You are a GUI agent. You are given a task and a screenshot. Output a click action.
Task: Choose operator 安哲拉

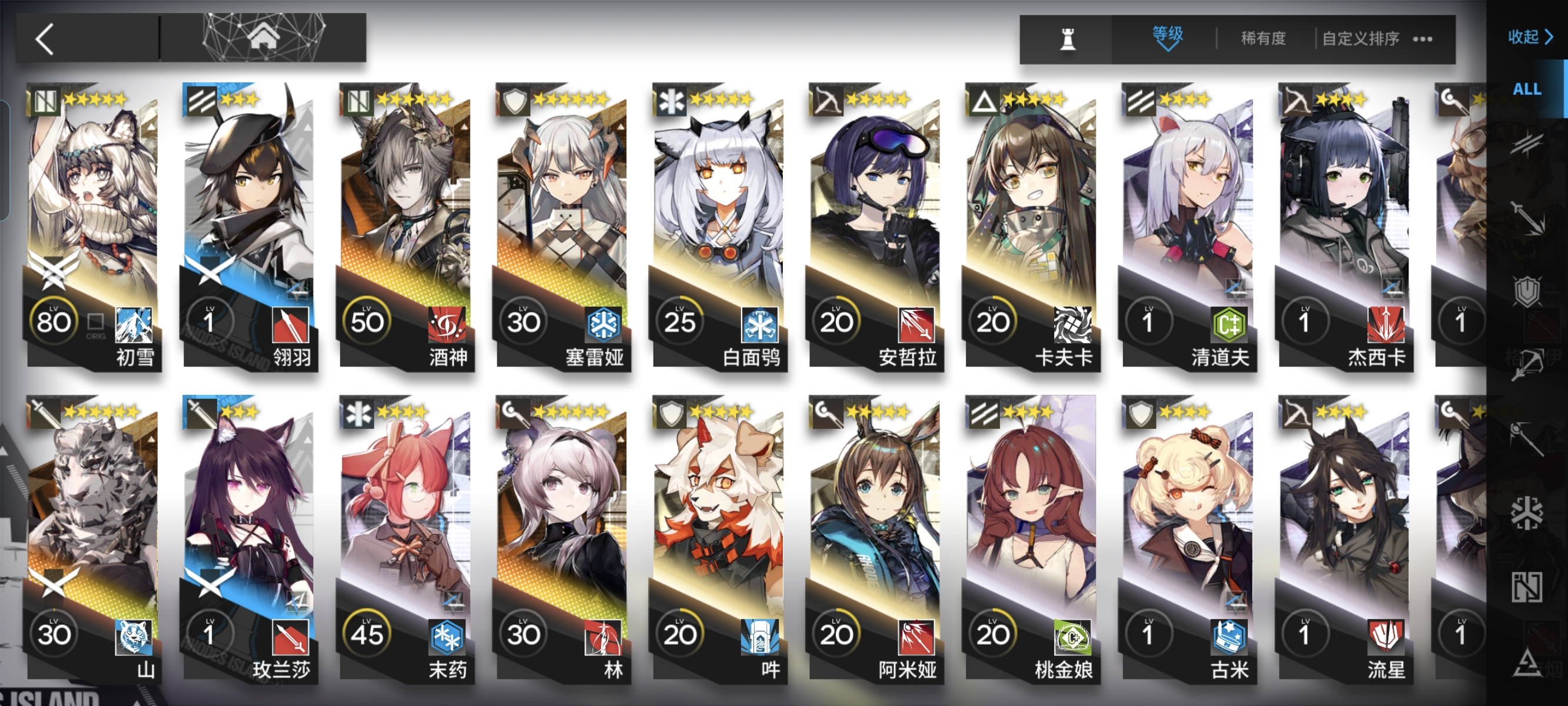tap(875, 225)
